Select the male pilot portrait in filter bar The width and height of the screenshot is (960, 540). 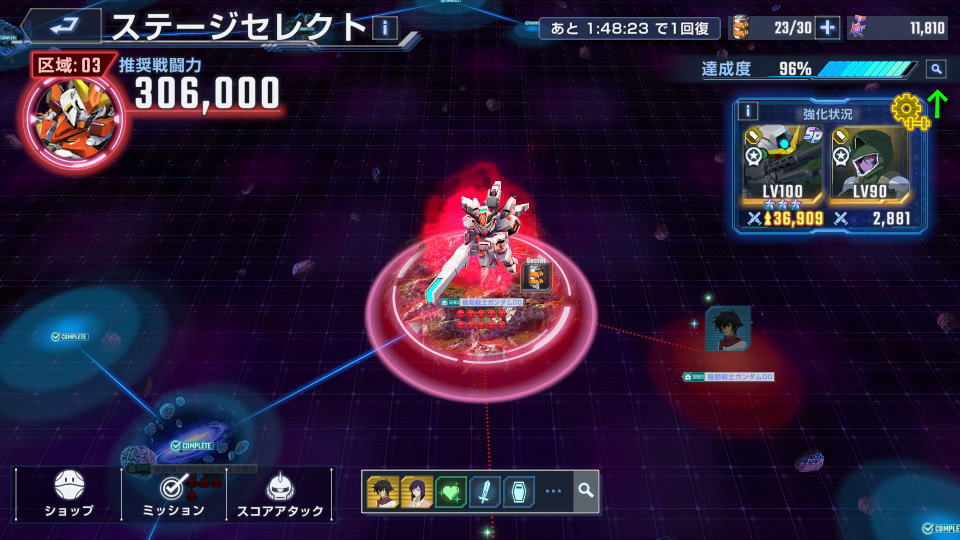(383, 491)
